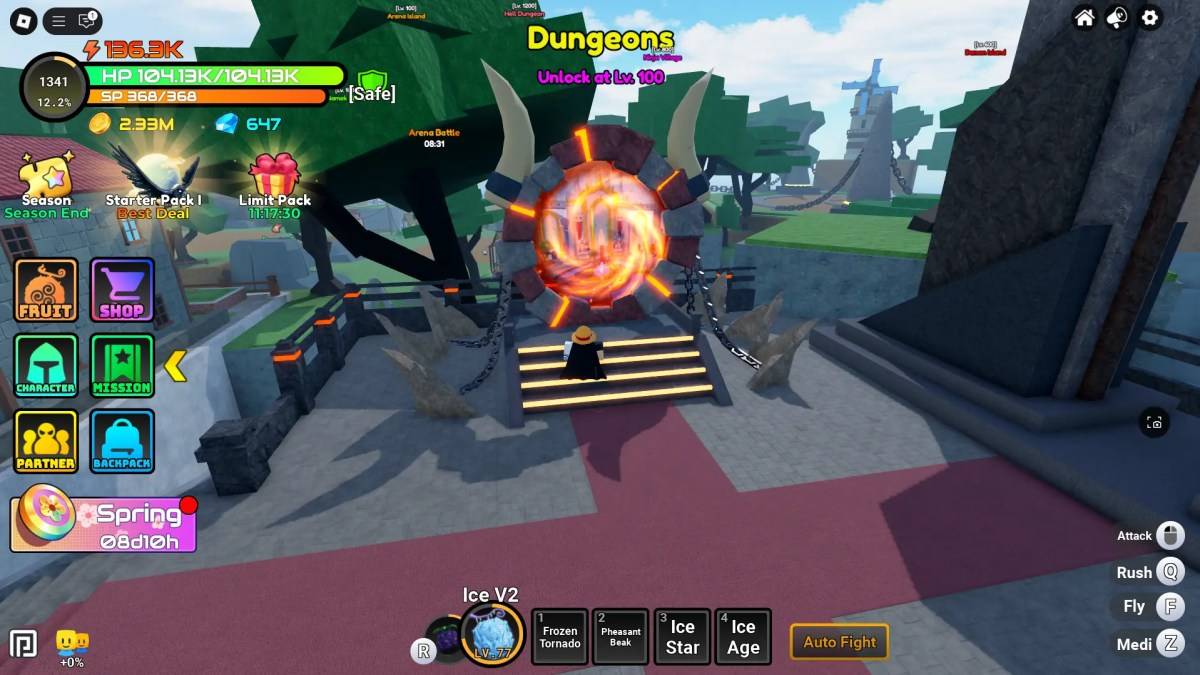The image size is (1200, 675).
Task: Open the Roblox main menu
Action: [x=22, y=20]
